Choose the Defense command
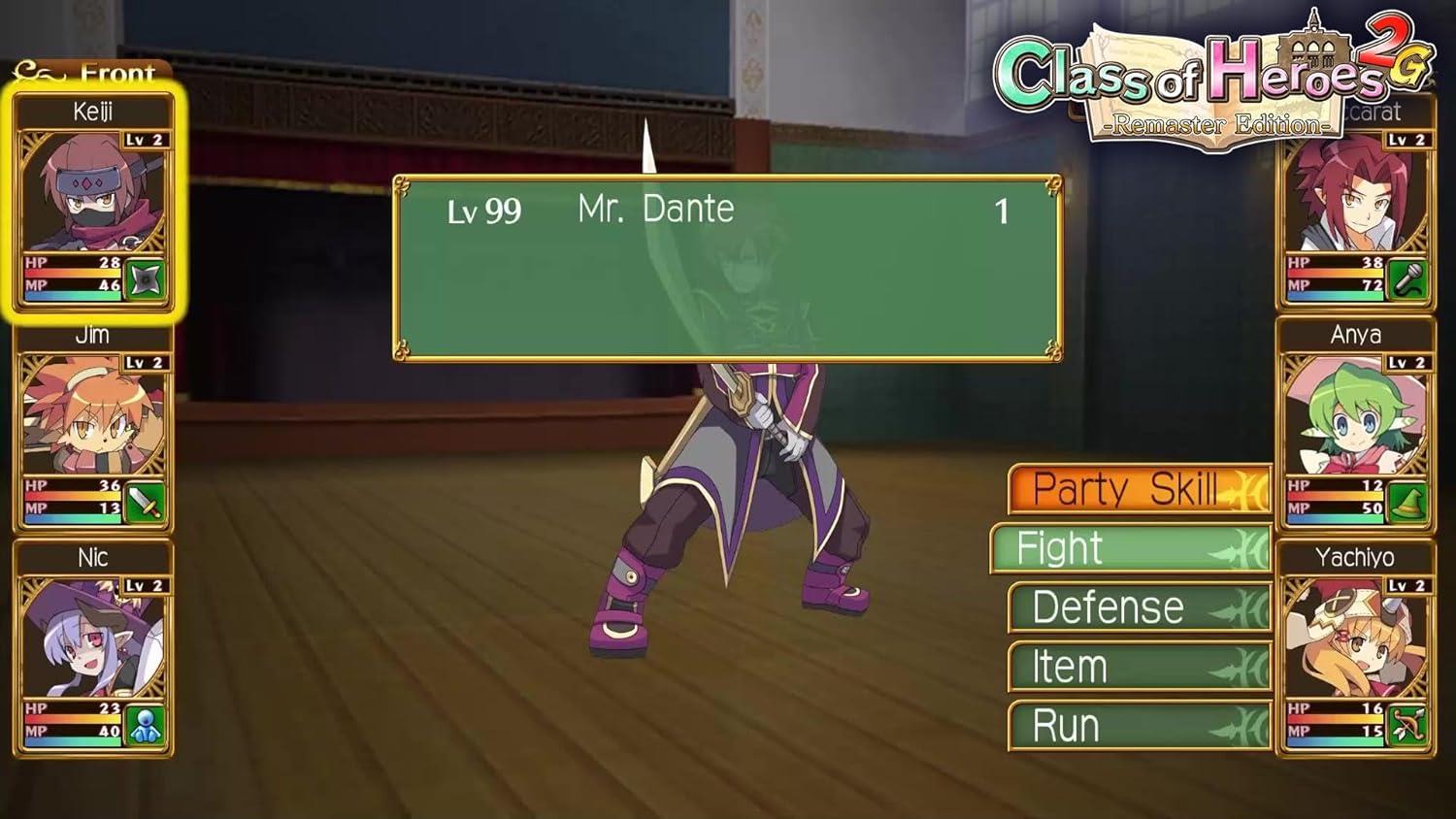The image size is (1456, 819). tap(1139, 608)
